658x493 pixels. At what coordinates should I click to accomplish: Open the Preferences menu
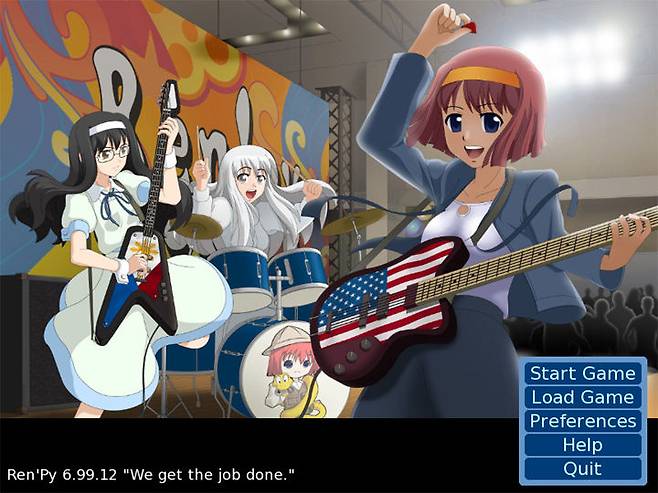coord(583,421)
